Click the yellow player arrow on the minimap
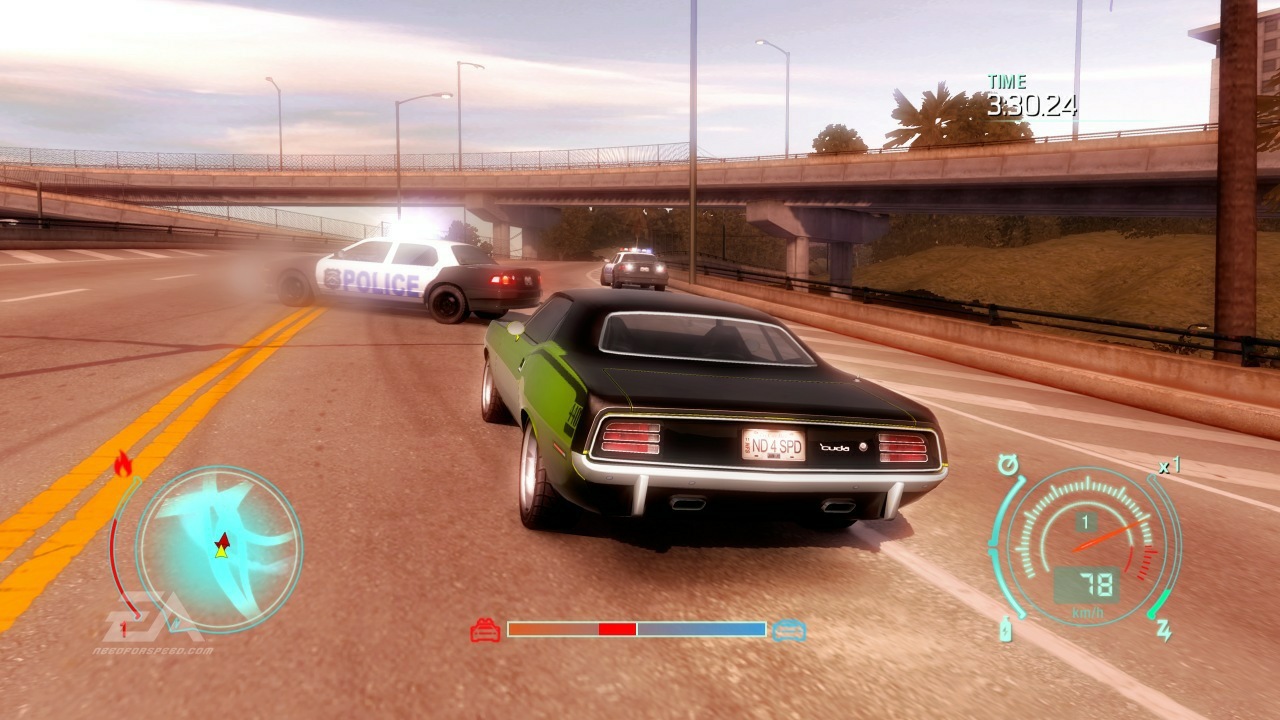Viewport: 1280px width, 720px height. pyautogui.click(x=221, y=553)
